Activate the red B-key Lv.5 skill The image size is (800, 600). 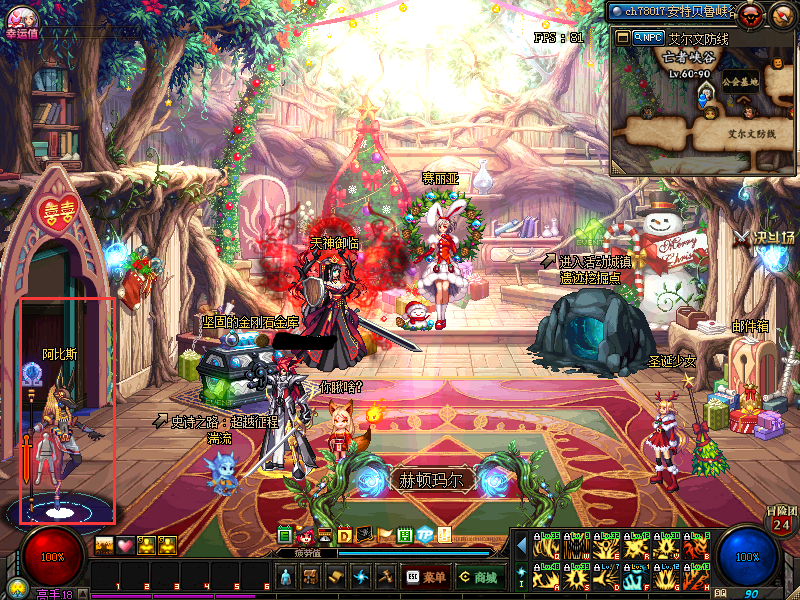pyautogui.click(x=697, y=545)
